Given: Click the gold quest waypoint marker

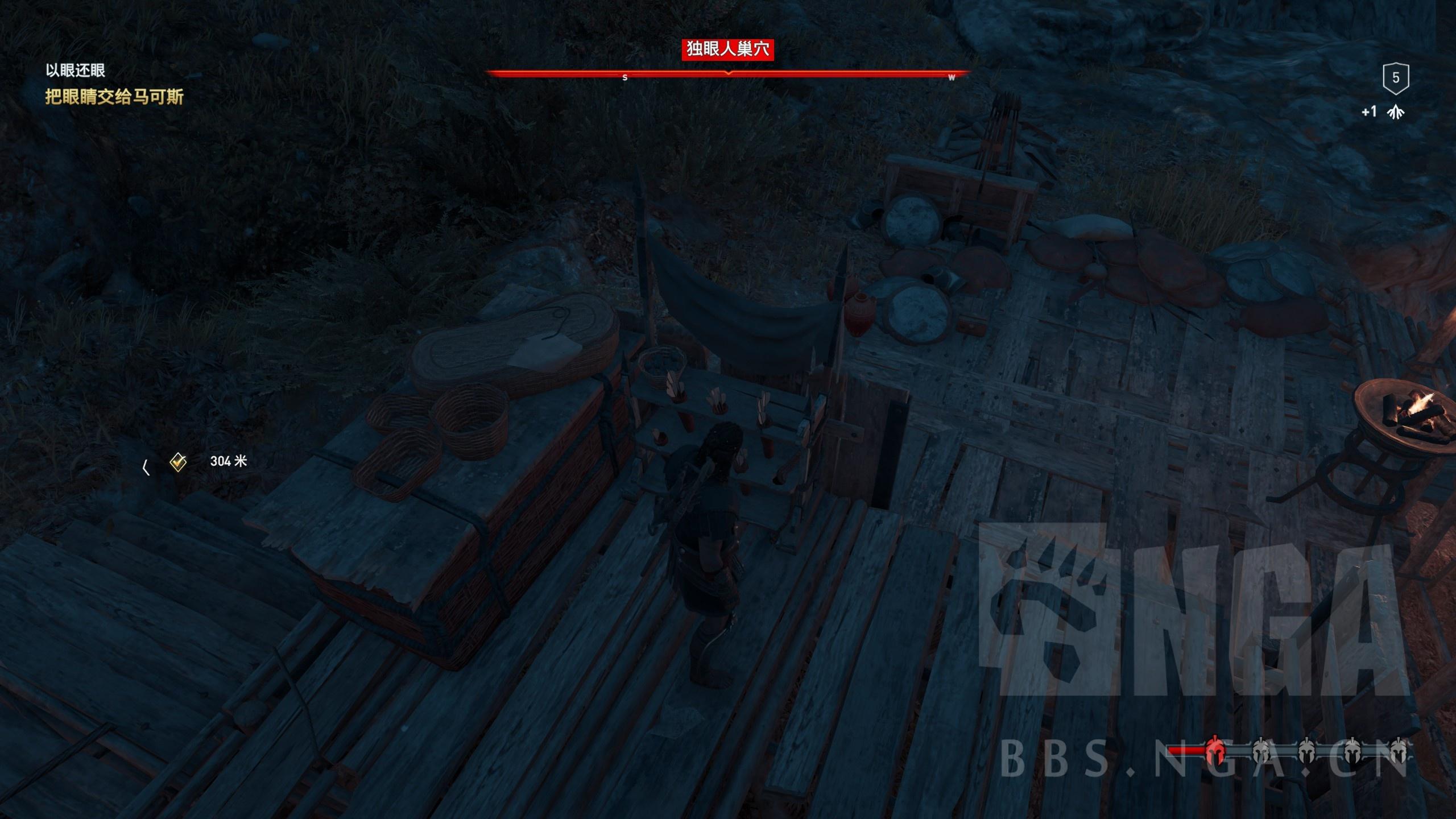Looking at the screenshot, I should (x=178, y=462).
